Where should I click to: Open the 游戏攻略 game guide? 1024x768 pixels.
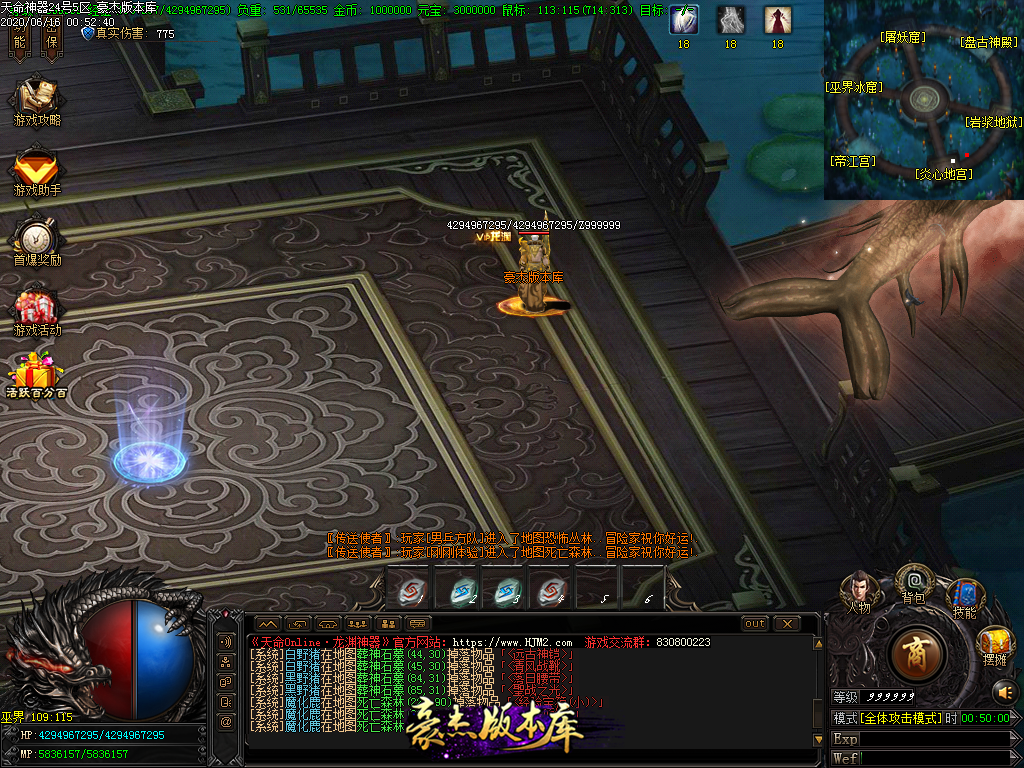click(x=37, y=98)
